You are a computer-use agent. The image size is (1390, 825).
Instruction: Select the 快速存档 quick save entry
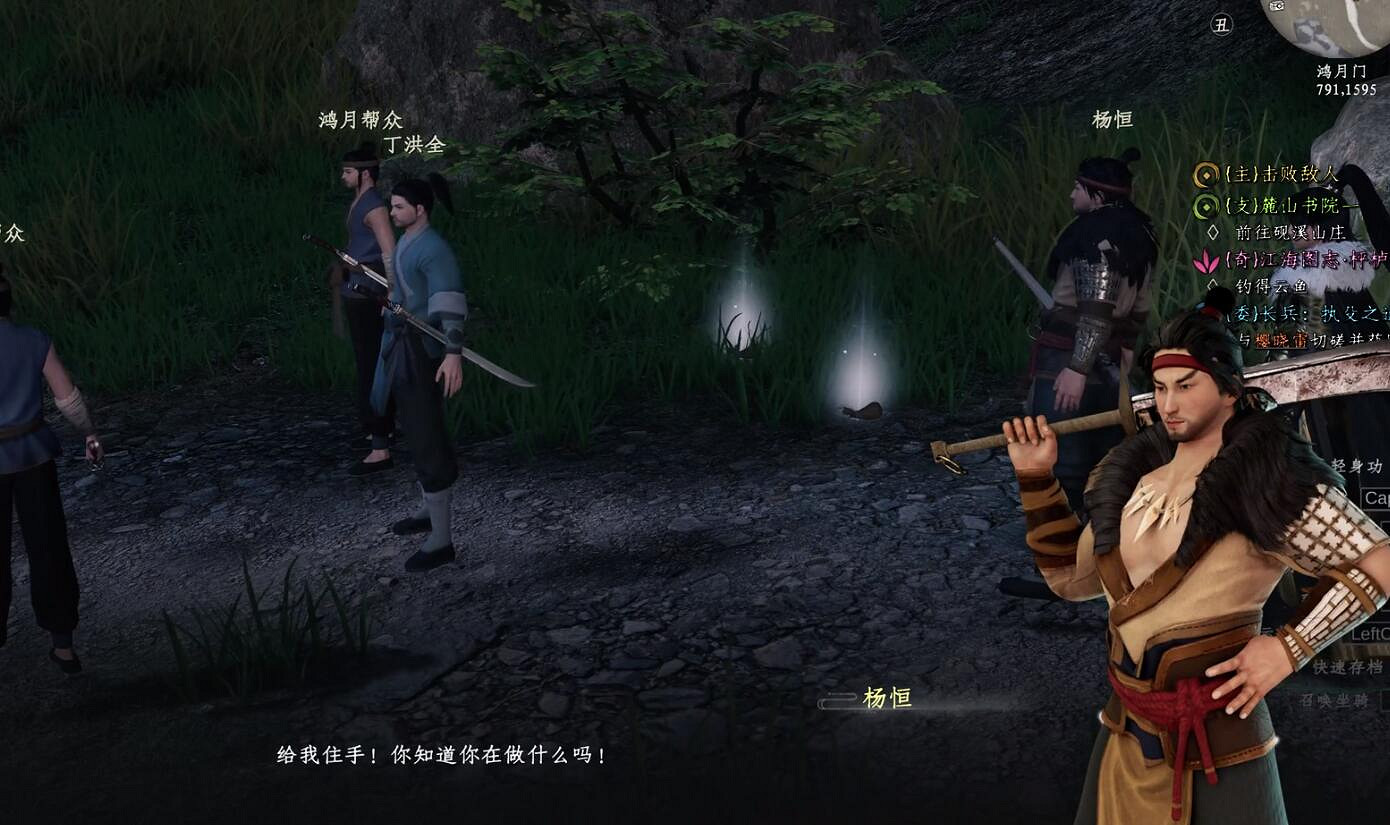1347,667
